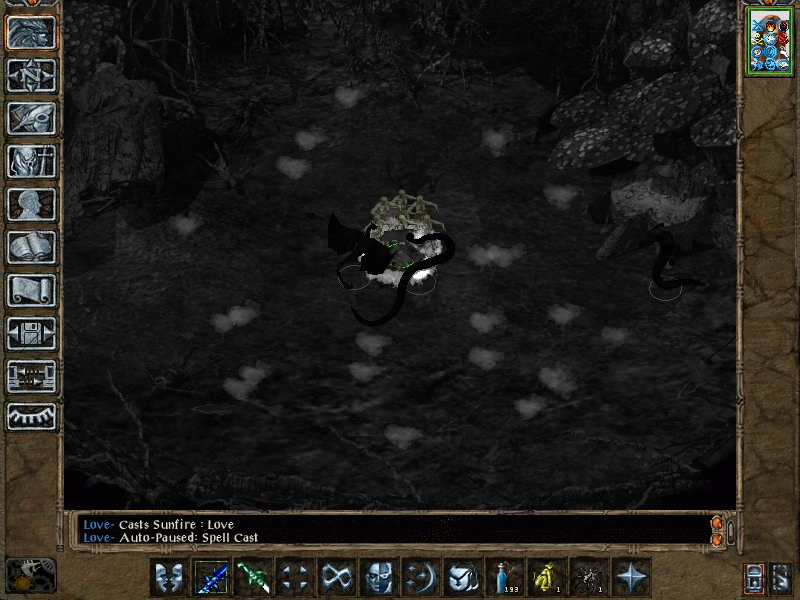Open spell casting with moon-and-stars icon
This screenshot has width=800, height=600.
click(421, 577)
